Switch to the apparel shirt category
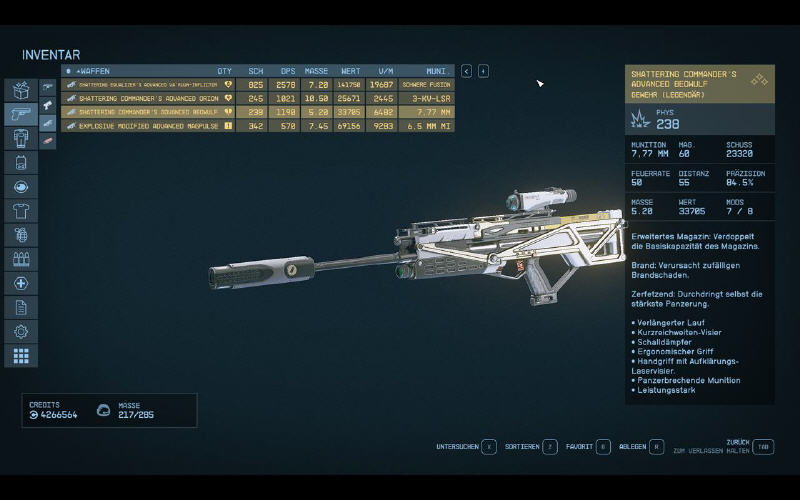800x500 pixels. point(21,211)
